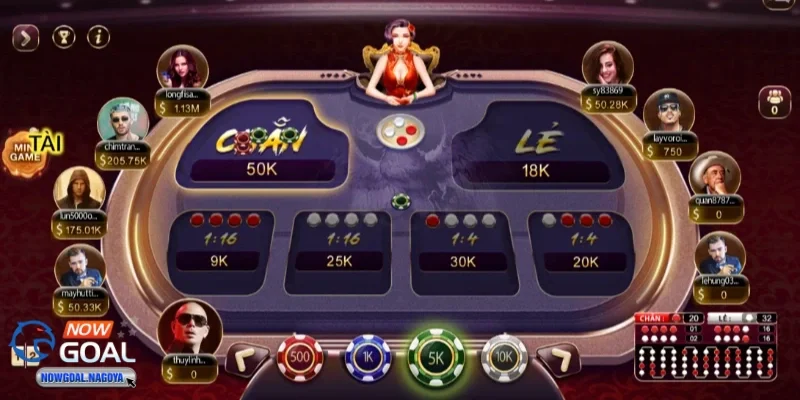Screen dimensions: 800x400
Task: Pick the silver 10K chip
Action: 503,358
